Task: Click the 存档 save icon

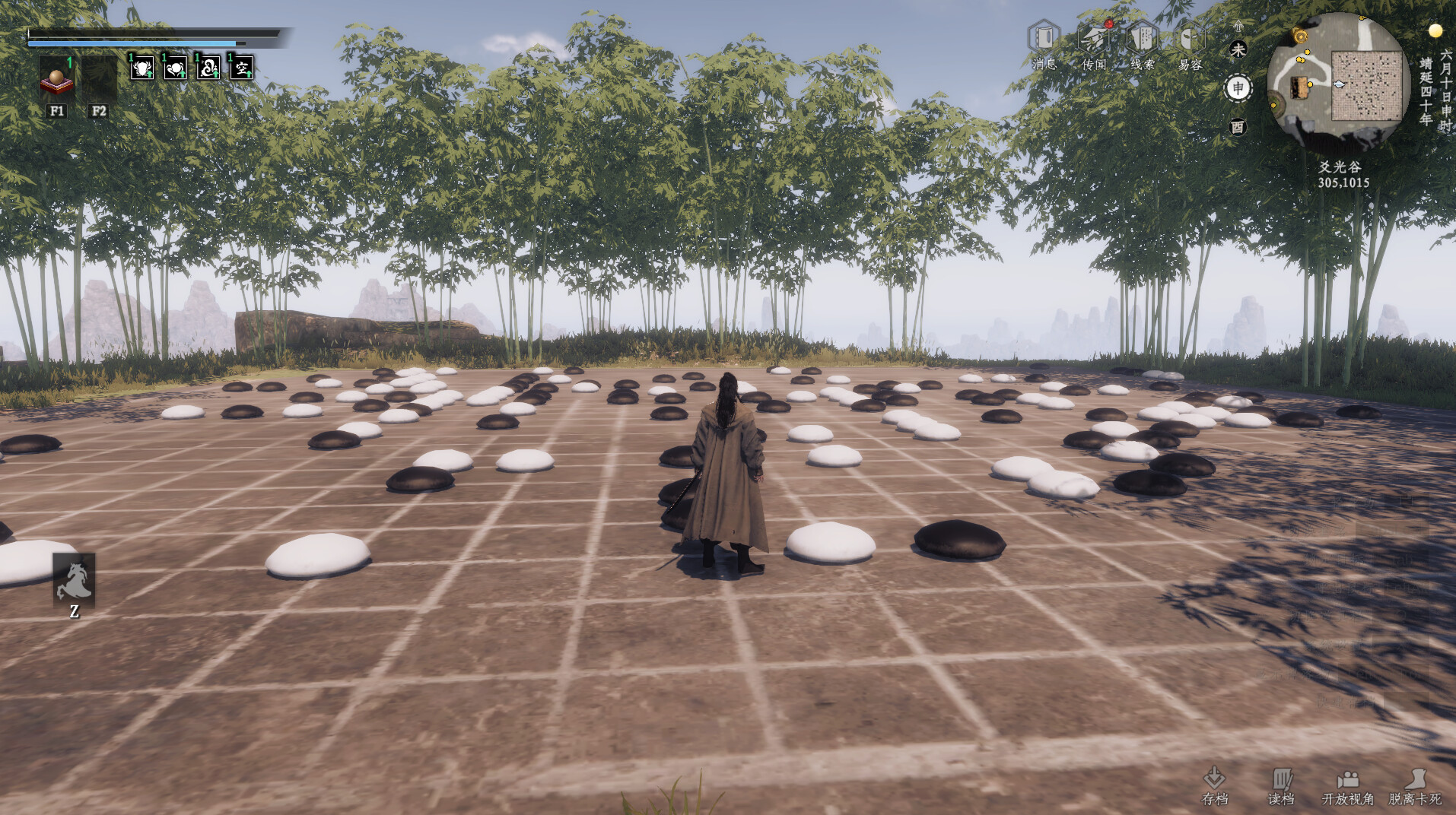Action: click(1215, 783)
